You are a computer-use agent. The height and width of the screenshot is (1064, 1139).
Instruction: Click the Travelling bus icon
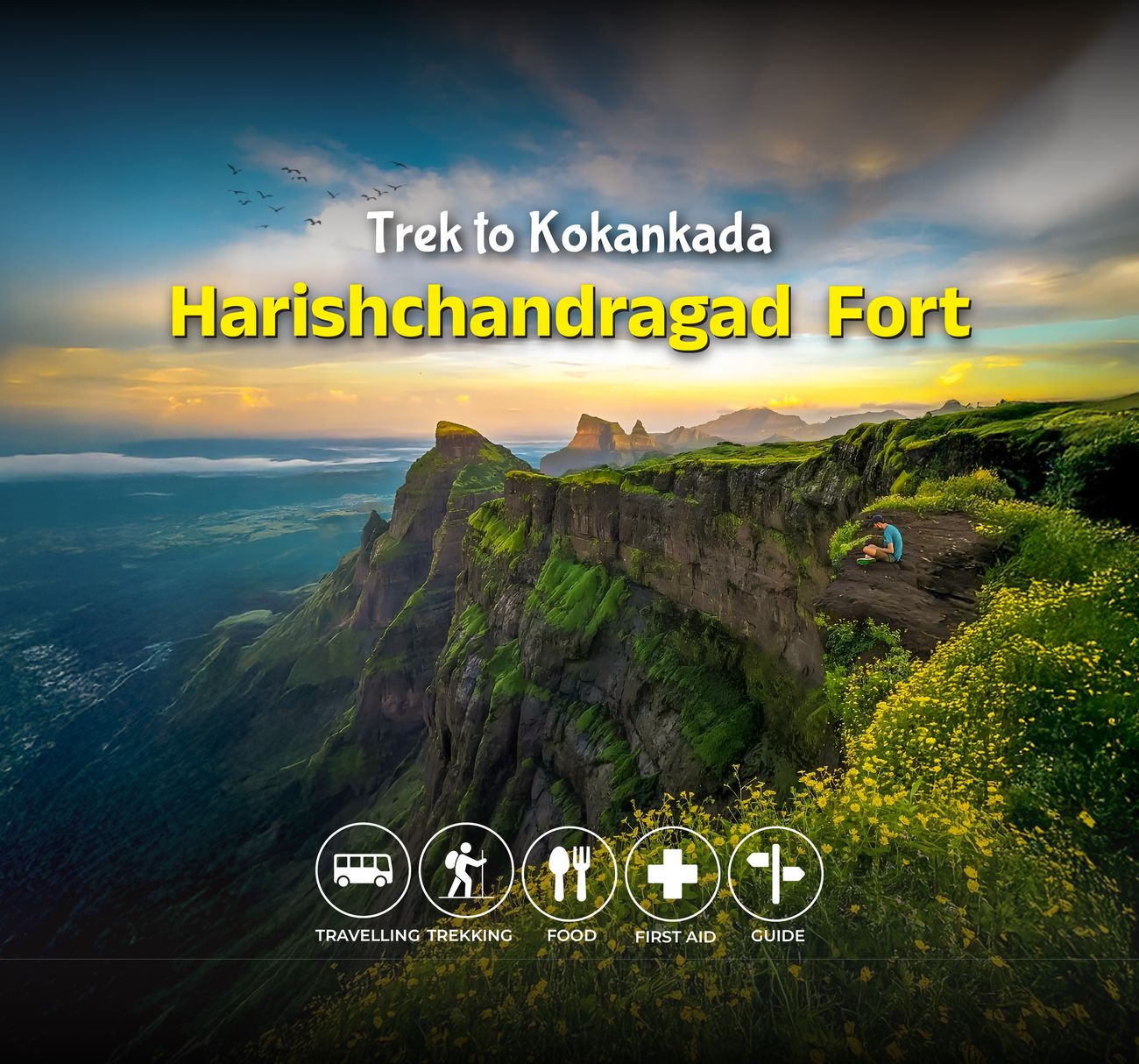click(x=363, y=871)
